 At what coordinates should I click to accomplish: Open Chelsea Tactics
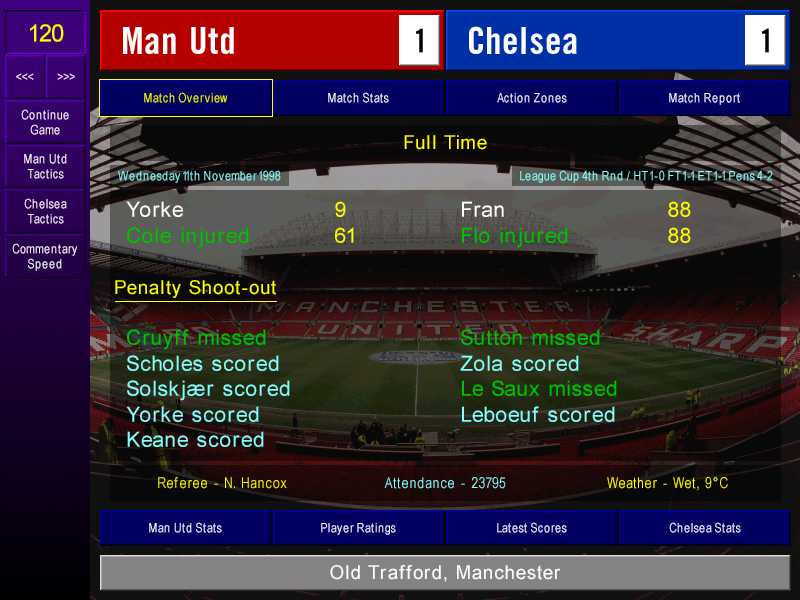pos(45,211)
